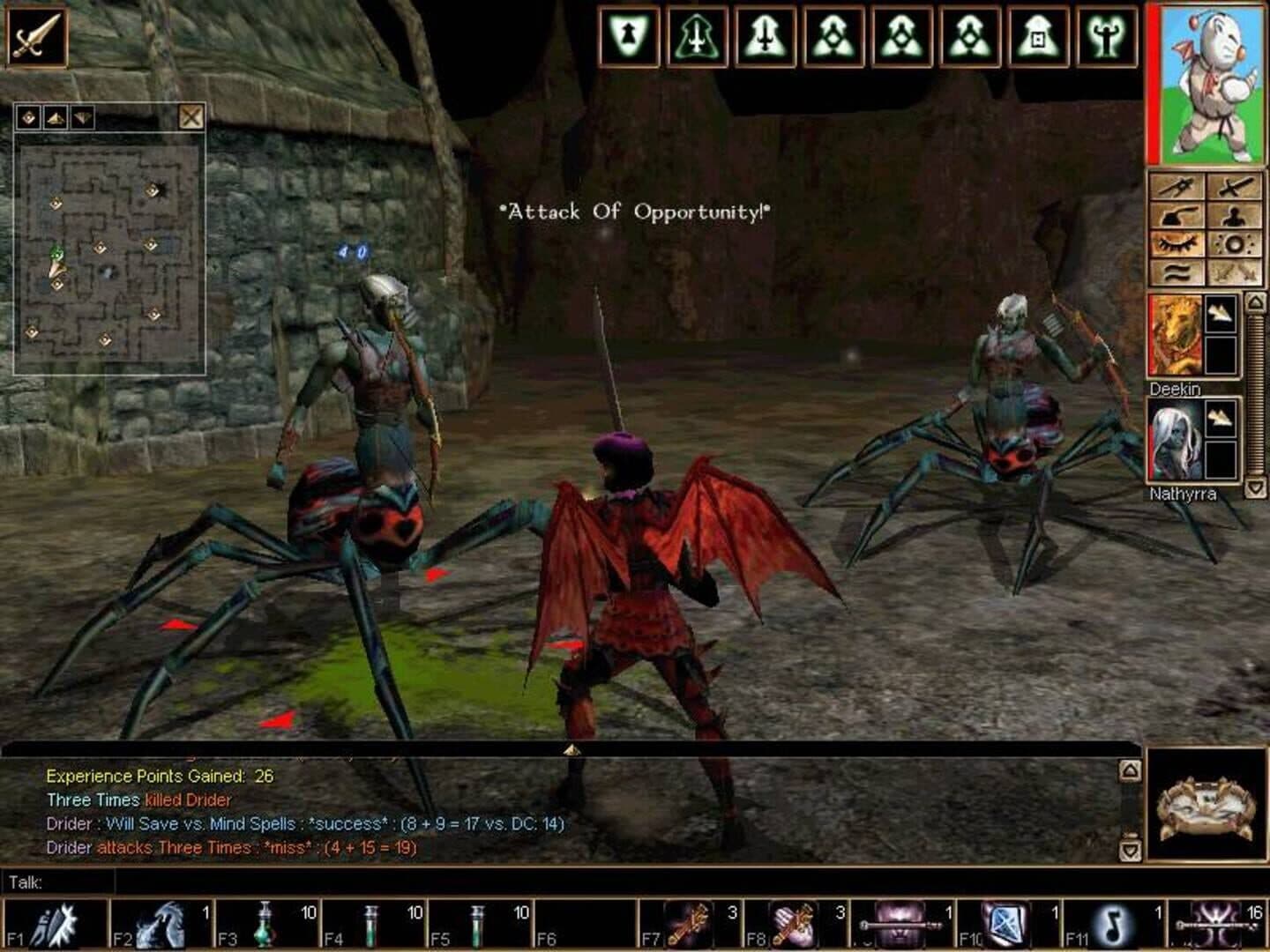Use the F1 quickslot ability
The image size is (1270, 952).
click(x=53, y=924)
